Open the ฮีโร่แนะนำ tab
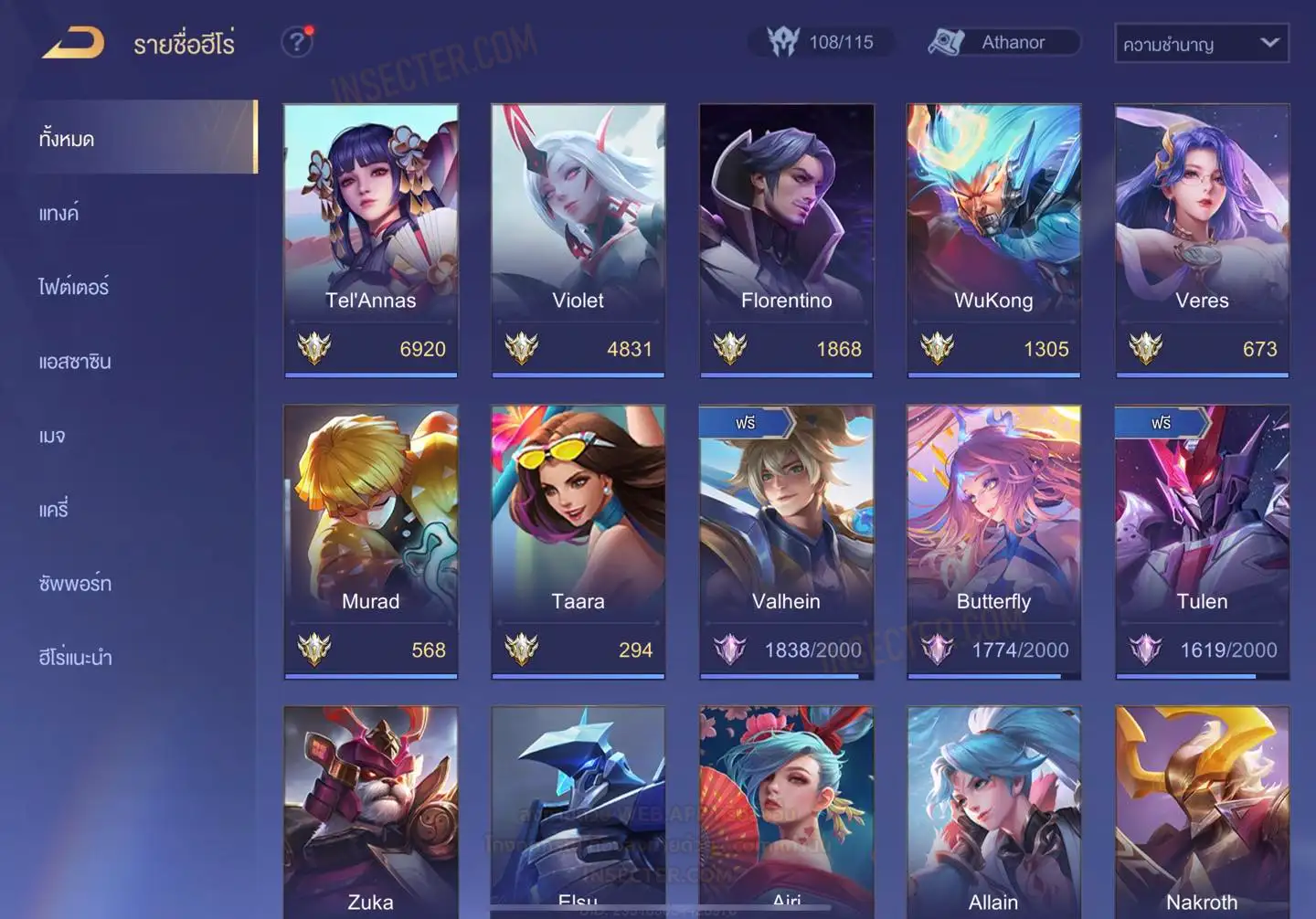This screenshot has width=1316, height=919. pos(75,658)
